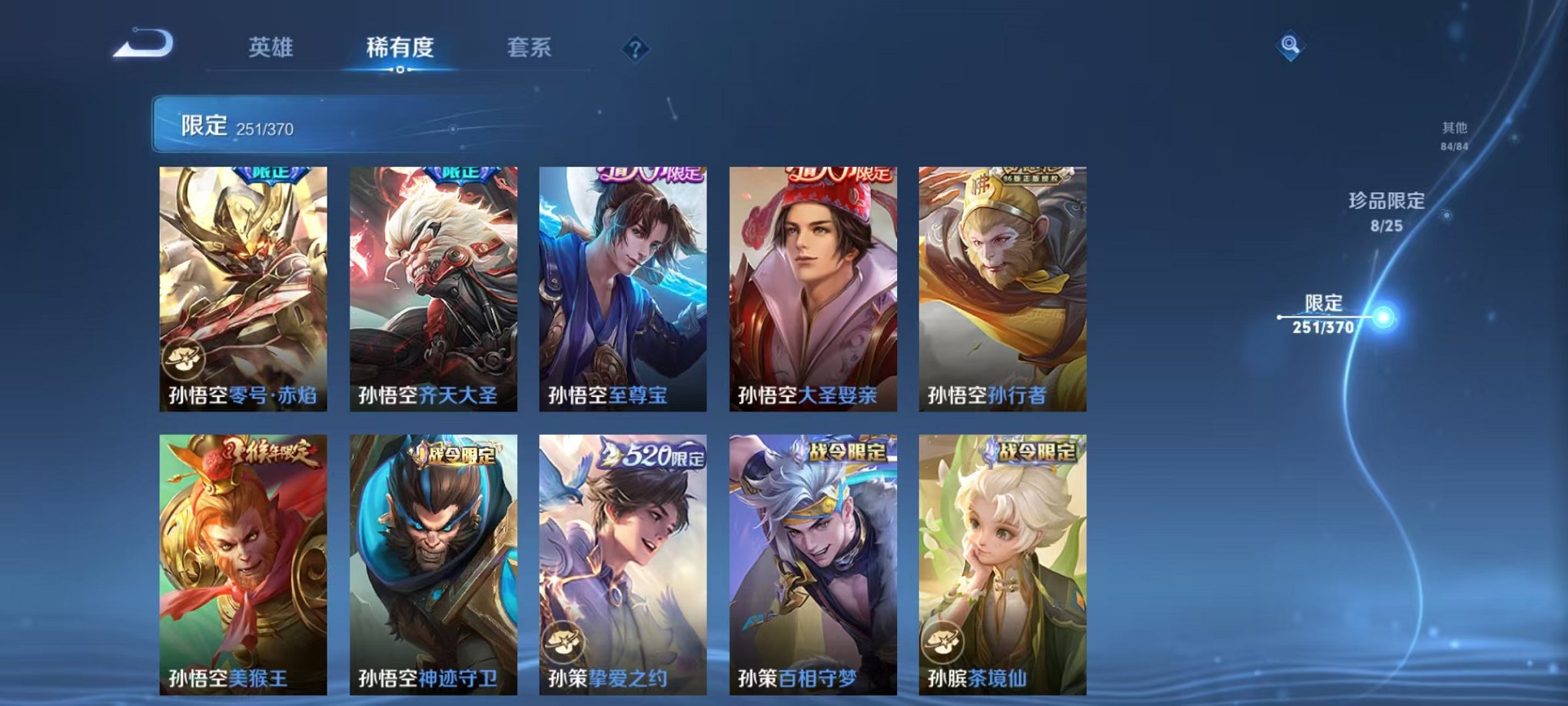This screenshot has height=706, width=1568.
Task: Click the back arrow at top left
Action: click(x=142, y=46)
